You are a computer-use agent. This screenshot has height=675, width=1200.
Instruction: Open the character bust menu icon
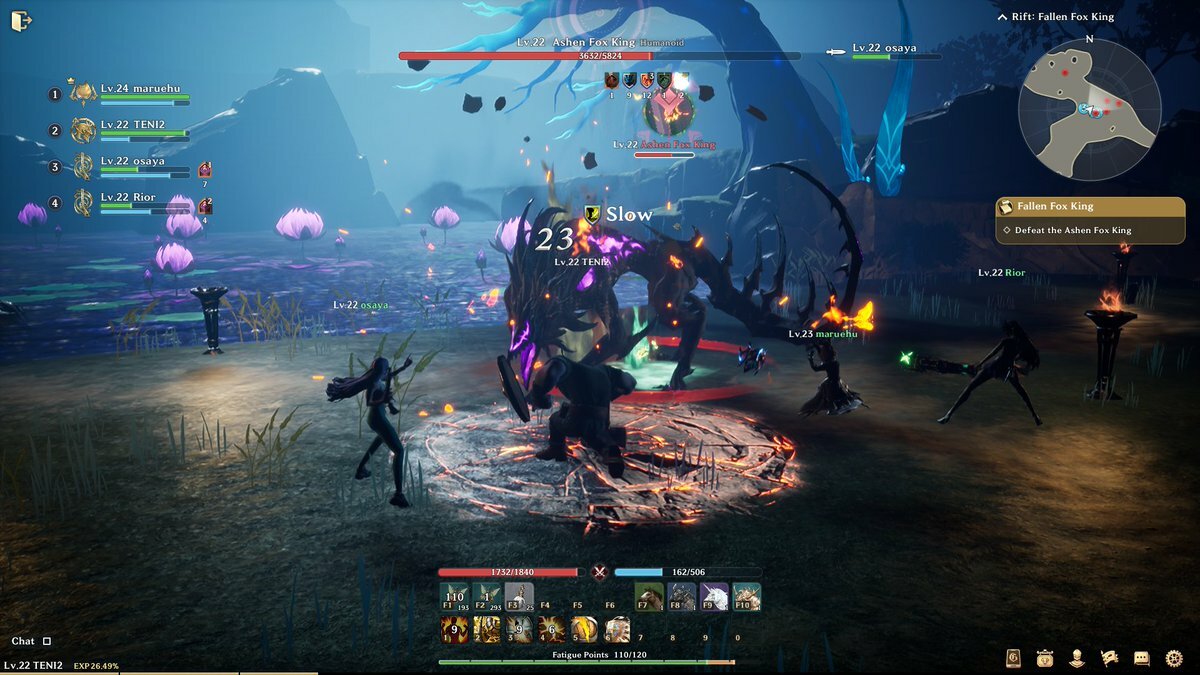[1077, 658]
